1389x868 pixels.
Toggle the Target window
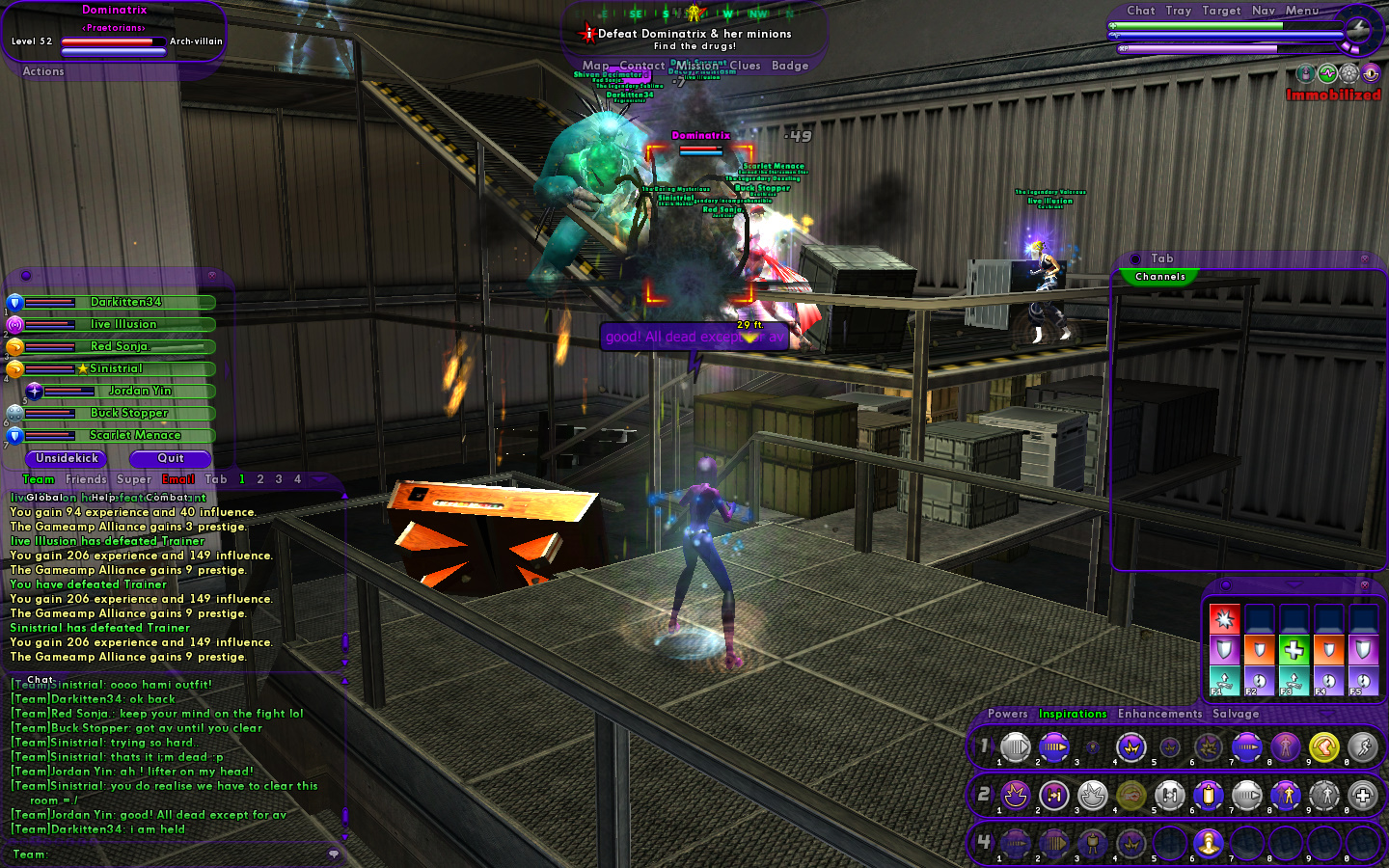pyautogui.click(x=1221, y=11)
